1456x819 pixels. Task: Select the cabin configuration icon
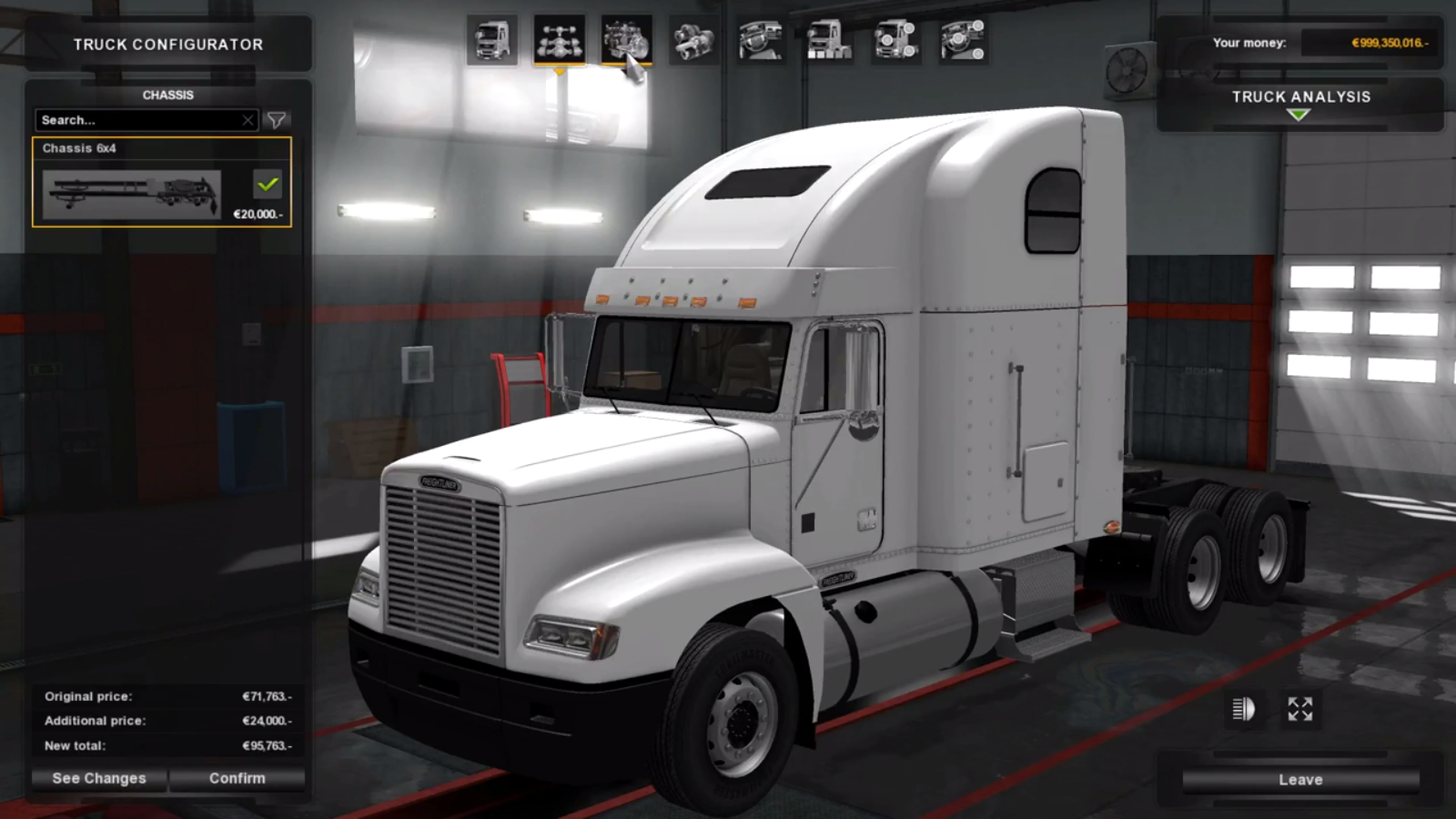(493, 41)
